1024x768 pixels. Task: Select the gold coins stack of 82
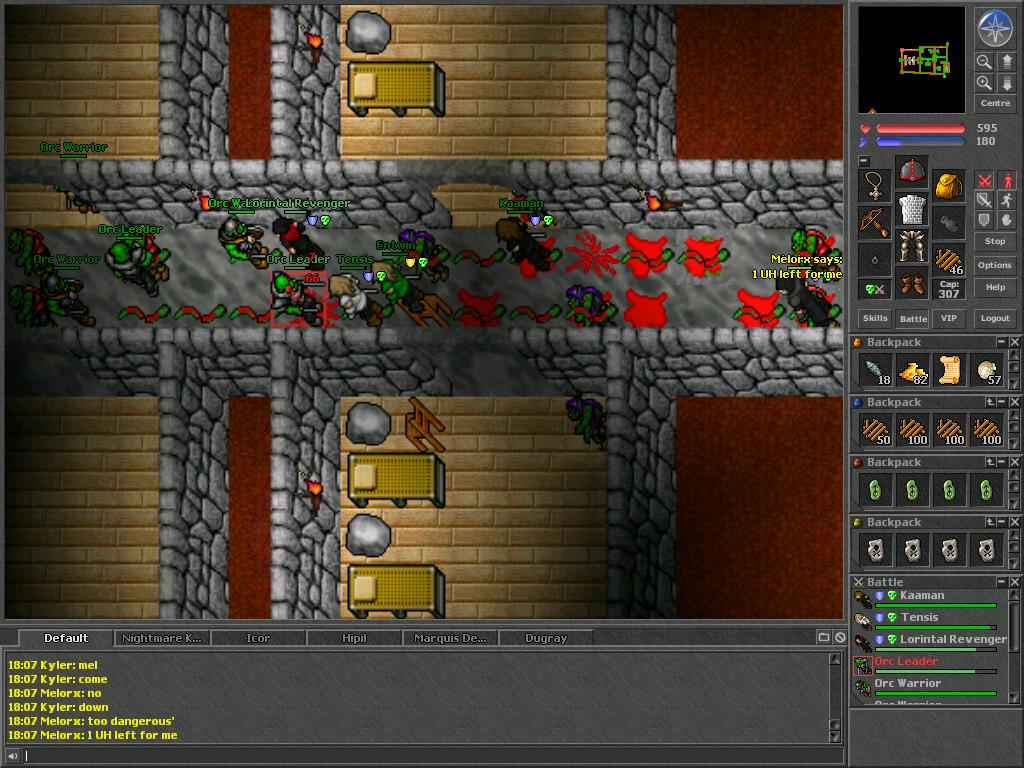pyautogui.click(x=912, y=371)
